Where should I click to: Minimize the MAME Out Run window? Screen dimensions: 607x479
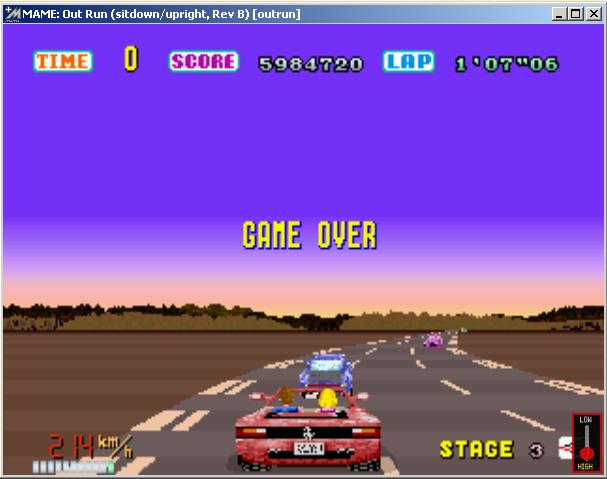tap(560, 14)
